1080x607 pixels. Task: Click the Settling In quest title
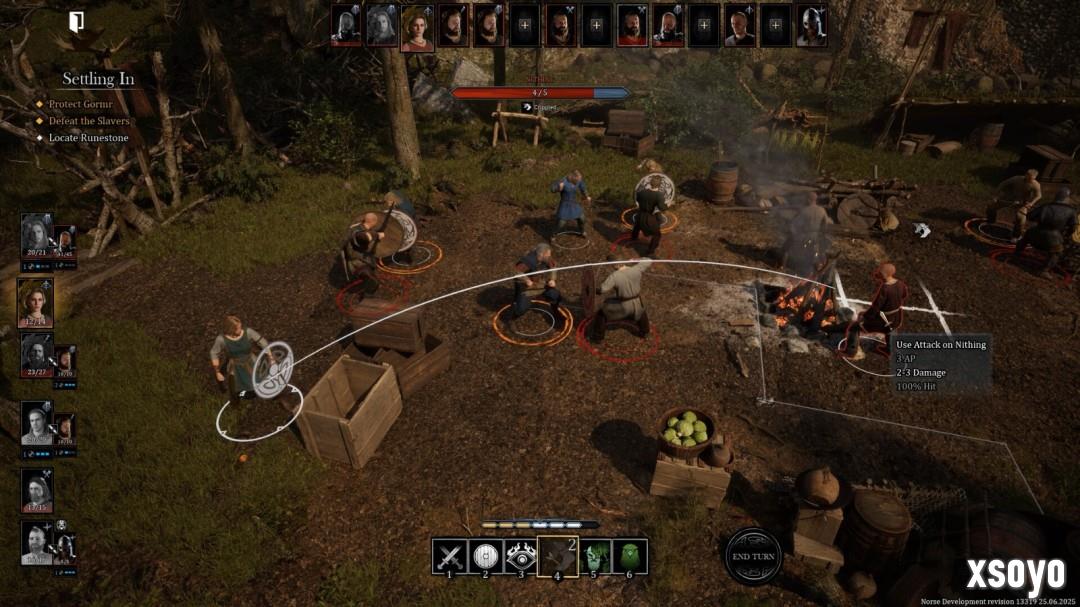tap(98, 79)
